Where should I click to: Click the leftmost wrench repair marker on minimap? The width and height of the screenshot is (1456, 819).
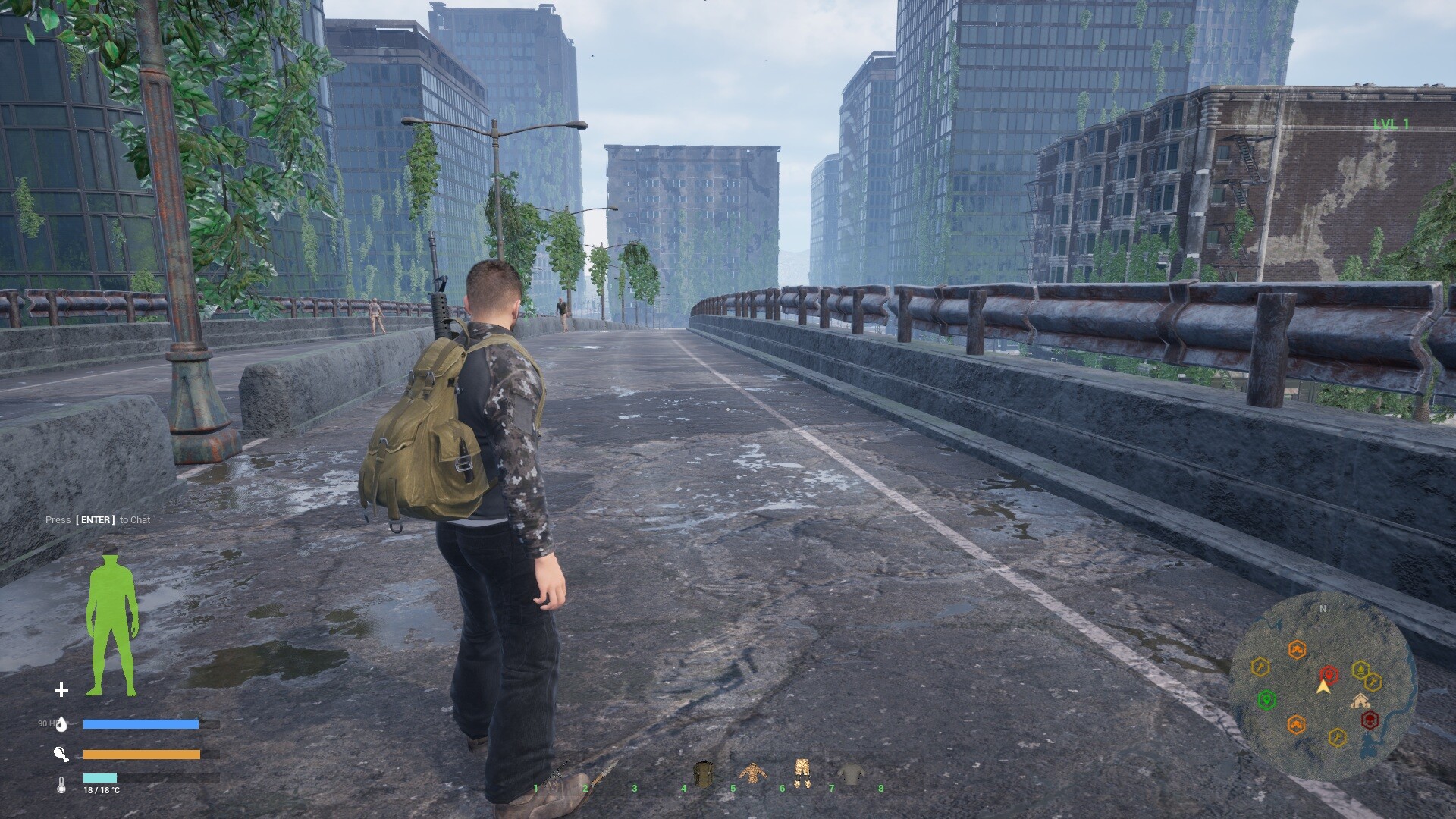1260,666
